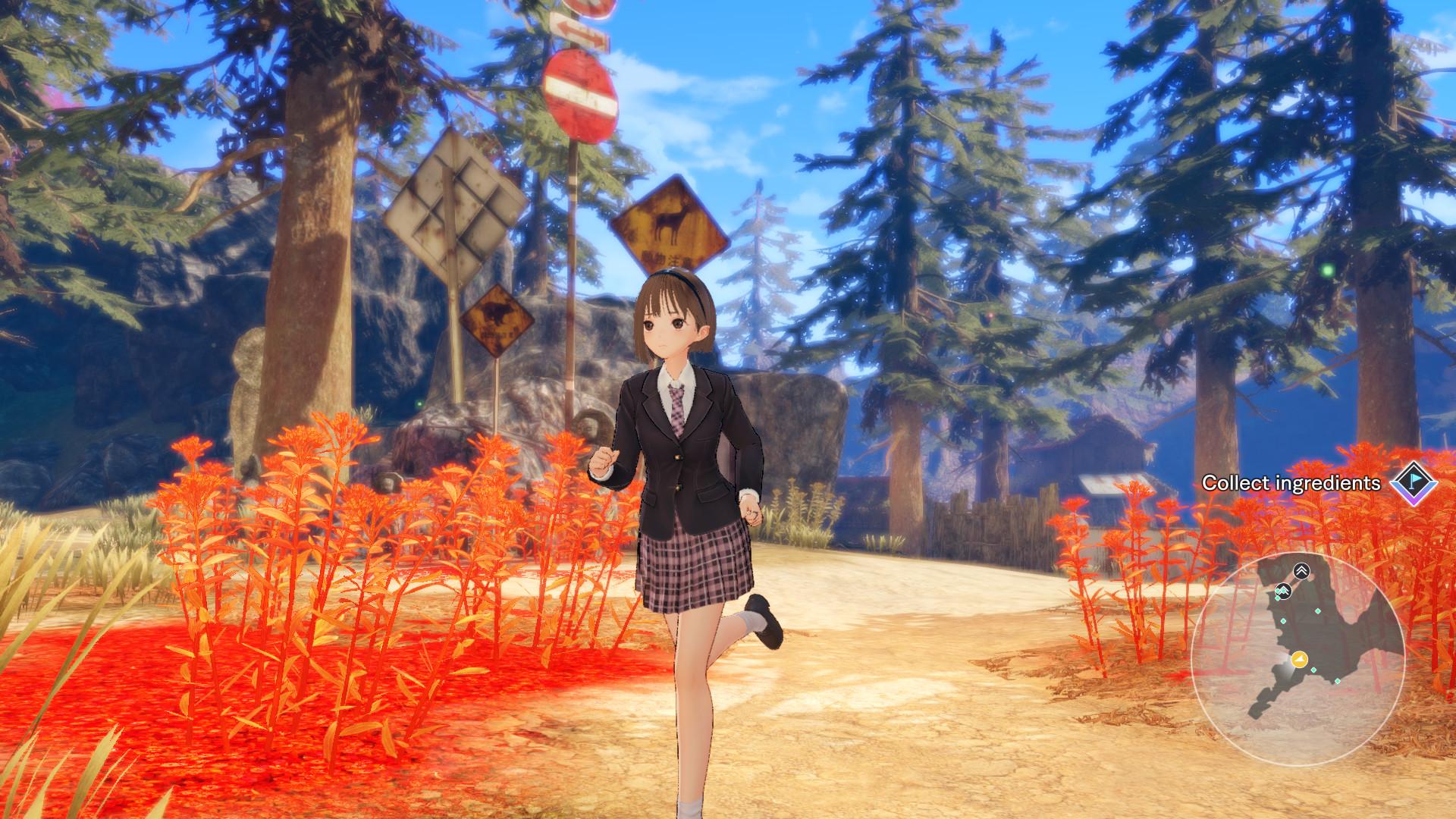Viewport: 1456px width, 819px height.
Task: Click the top chevron exit icon on the minimap
Action: coord(1301,571)
